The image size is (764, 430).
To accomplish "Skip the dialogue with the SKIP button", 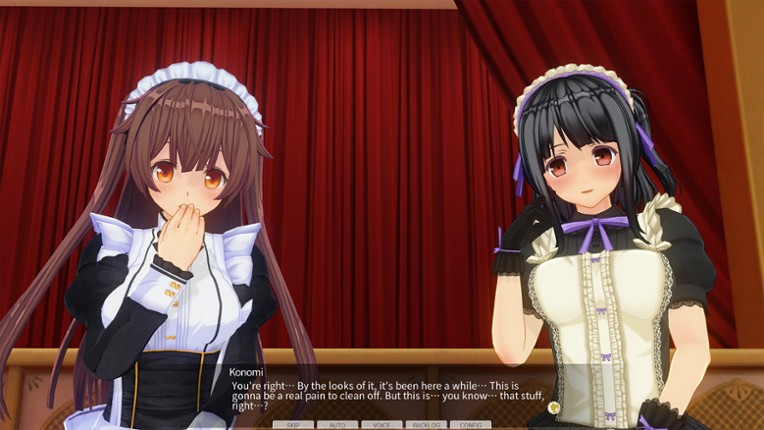I will [x=293, y=425].
